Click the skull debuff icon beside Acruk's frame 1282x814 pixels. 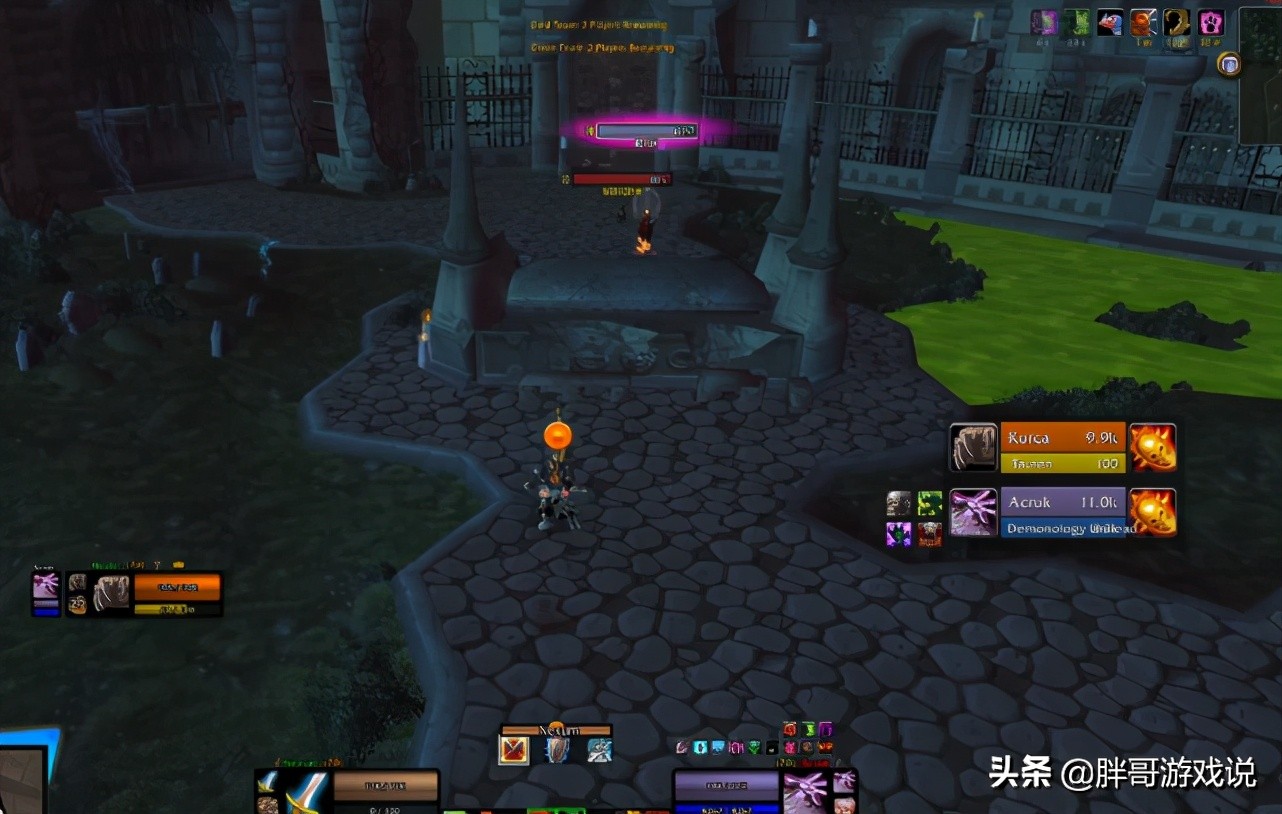(898, 503)
